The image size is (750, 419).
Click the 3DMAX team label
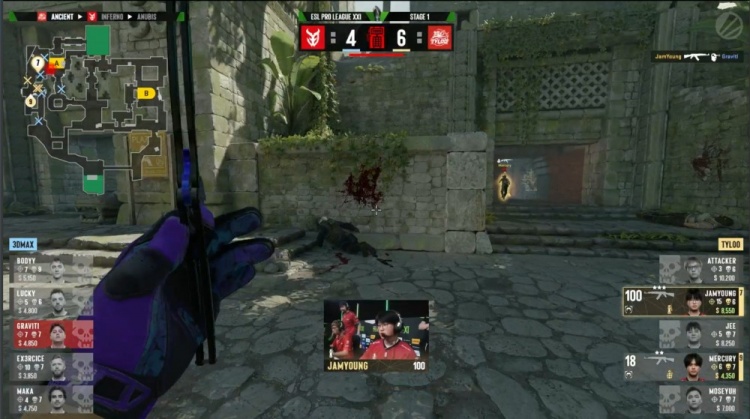tap(24, 244)
